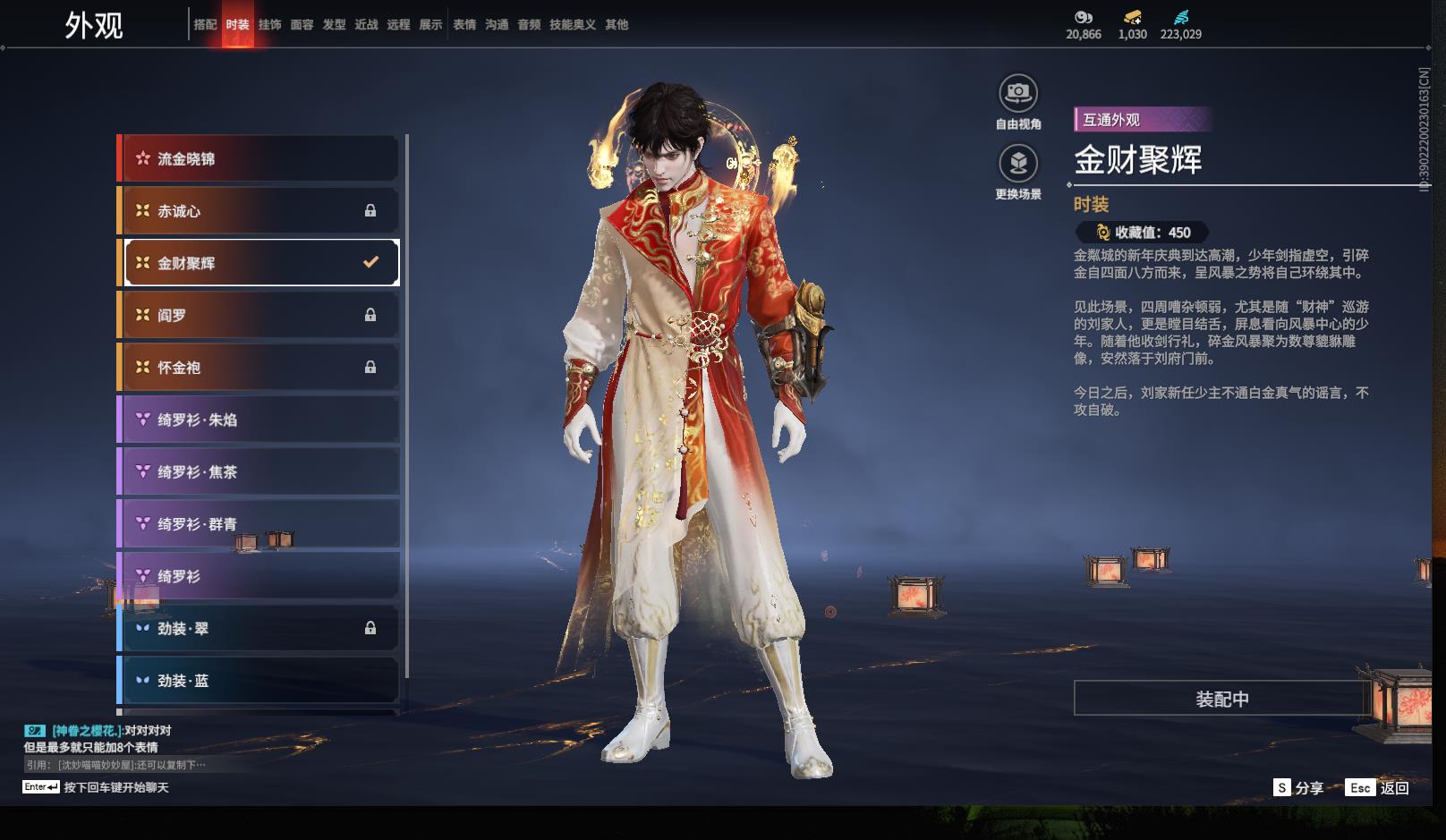1446x840 pixels.
Task: Click the 更换场景 change scene icon
Action: (1018, 164)
